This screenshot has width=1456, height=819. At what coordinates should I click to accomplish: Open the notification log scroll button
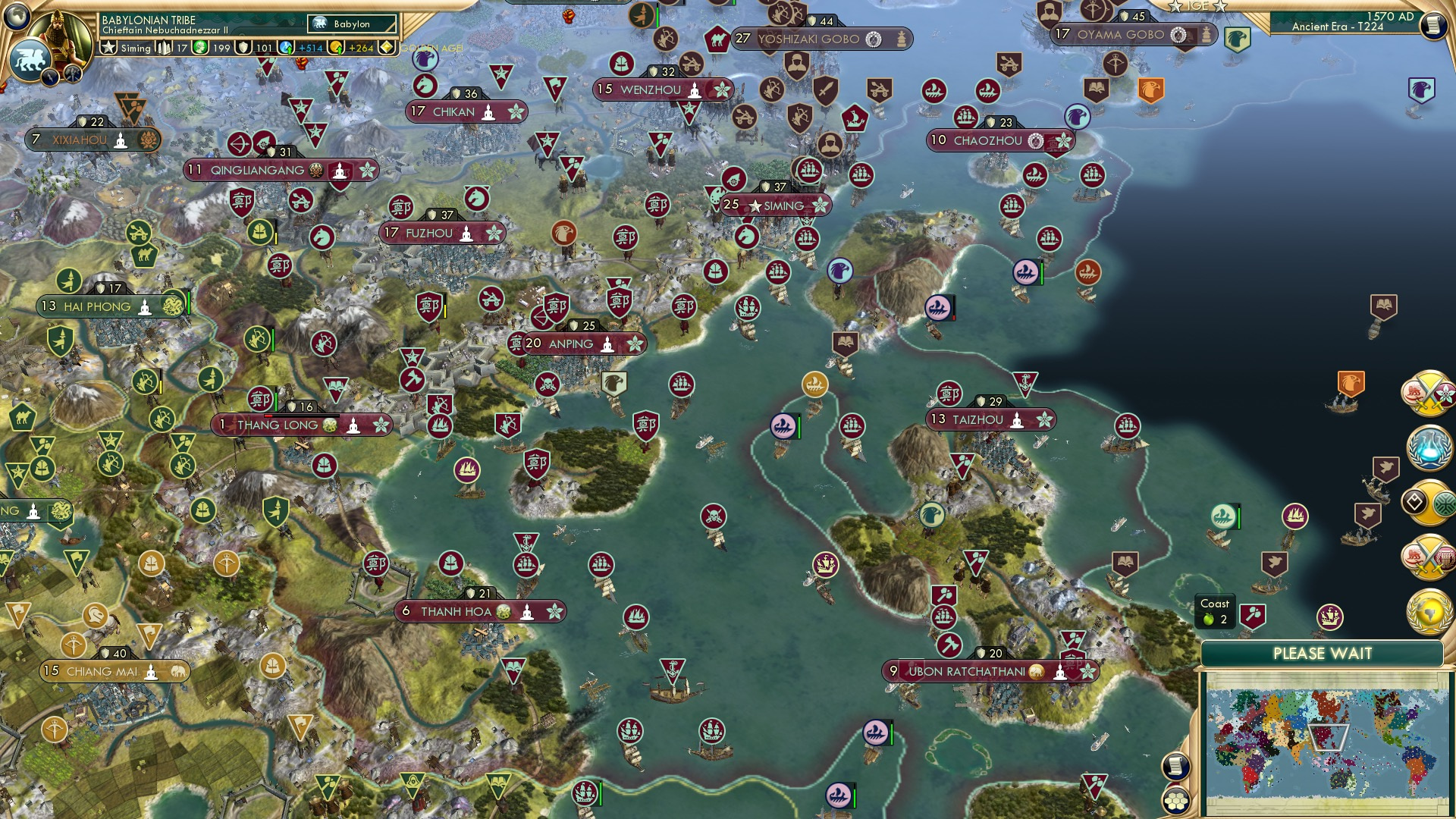[x=1175, y=764]
